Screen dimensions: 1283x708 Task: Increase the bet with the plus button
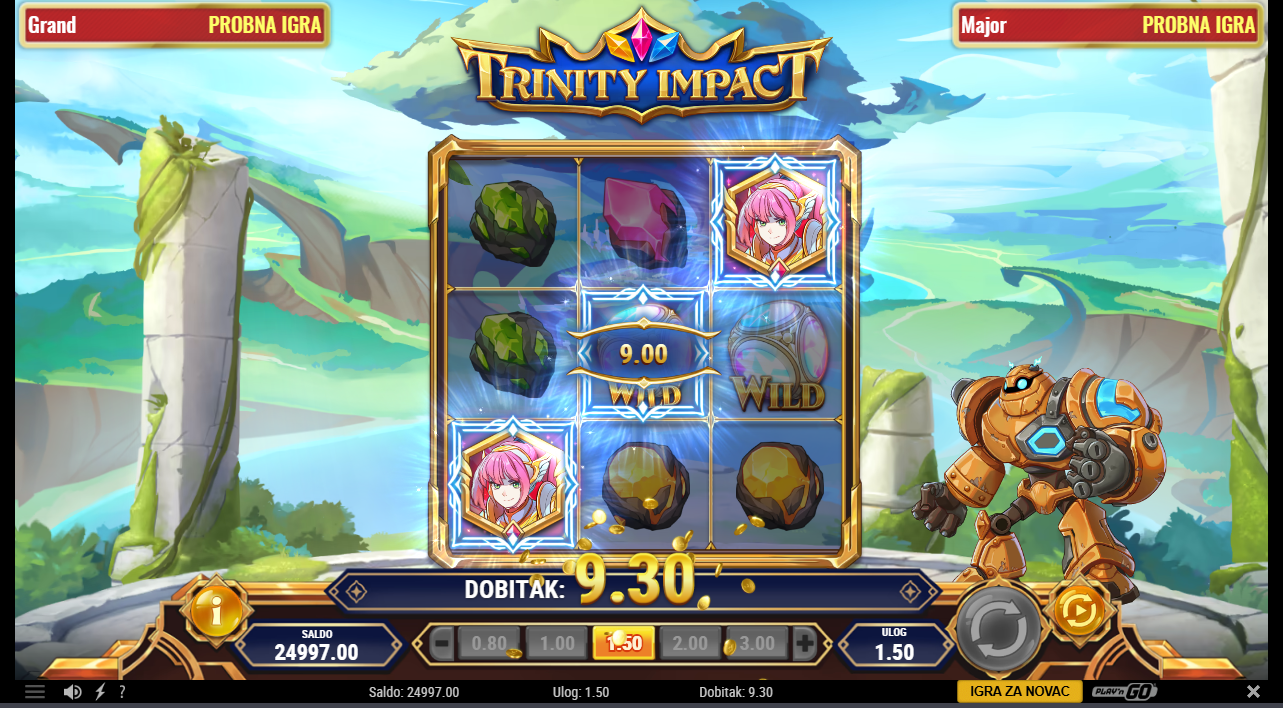tap(805, 644)
